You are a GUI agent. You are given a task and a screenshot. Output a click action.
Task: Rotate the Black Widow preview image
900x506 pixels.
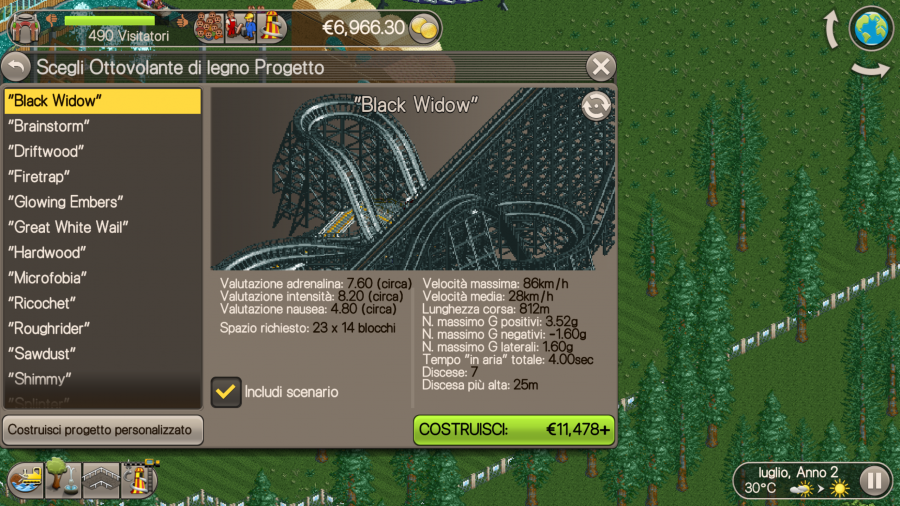(596, 106)
